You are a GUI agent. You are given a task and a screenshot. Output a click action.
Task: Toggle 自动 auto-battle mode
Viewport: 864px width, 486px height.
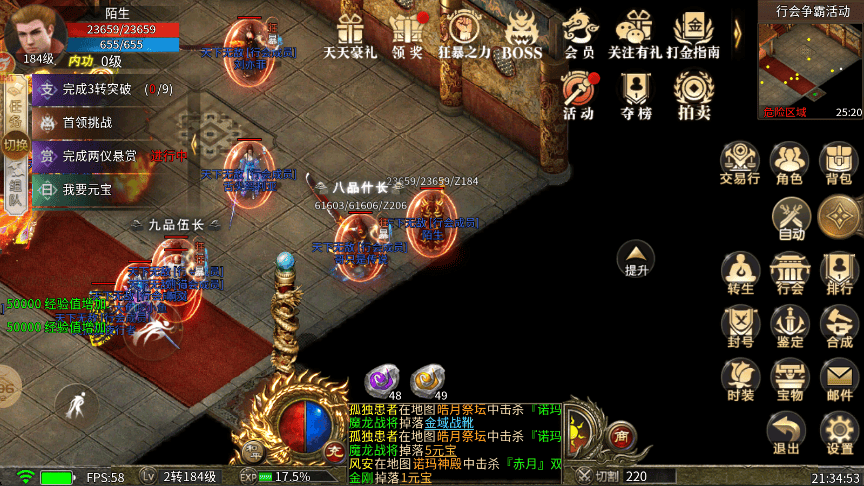coord(791,218)
